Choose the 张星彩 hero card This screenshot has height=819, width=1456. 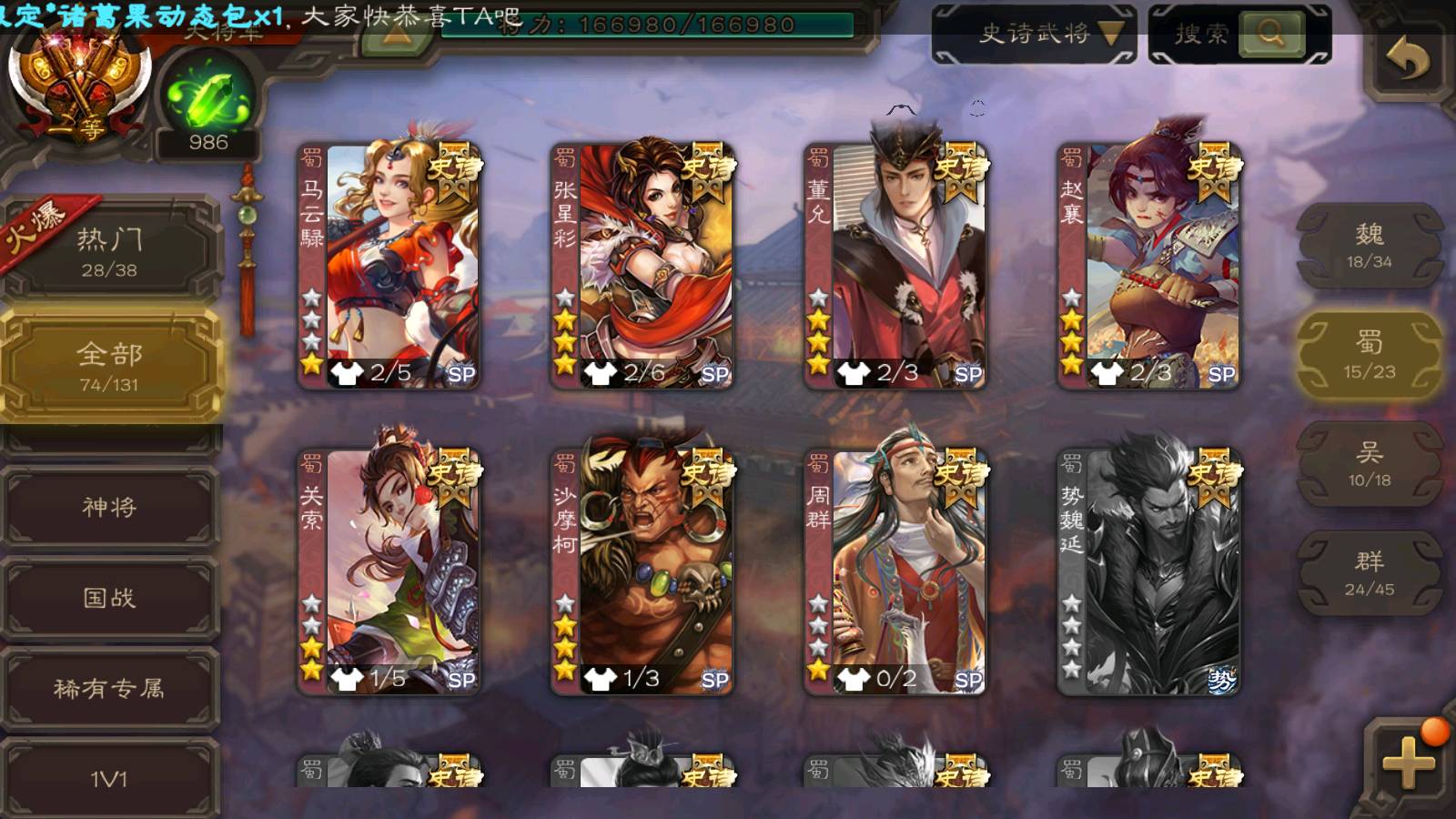click(x=642, y=266)
